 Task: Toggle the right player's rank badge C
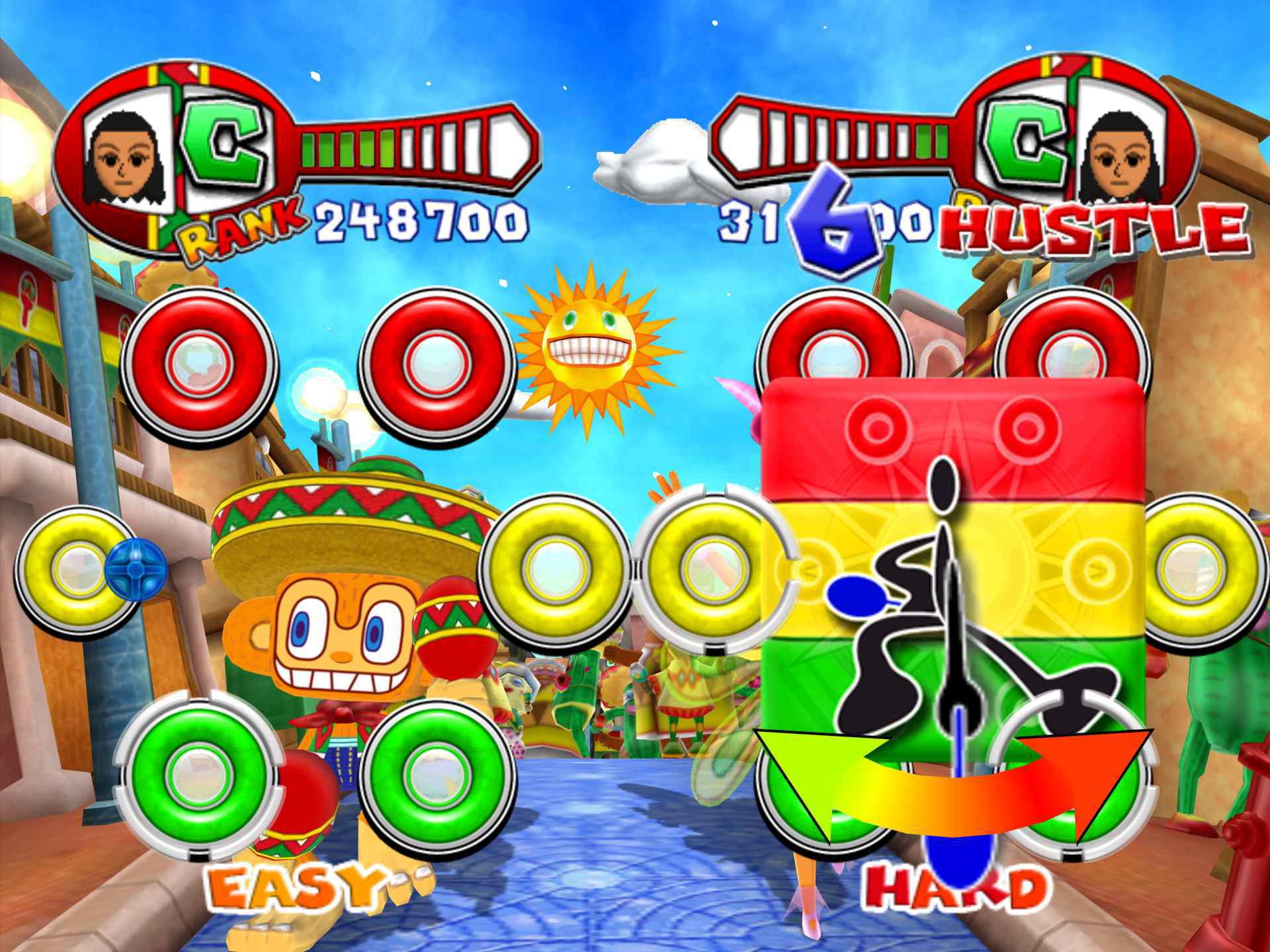[x=1025, y=142]
